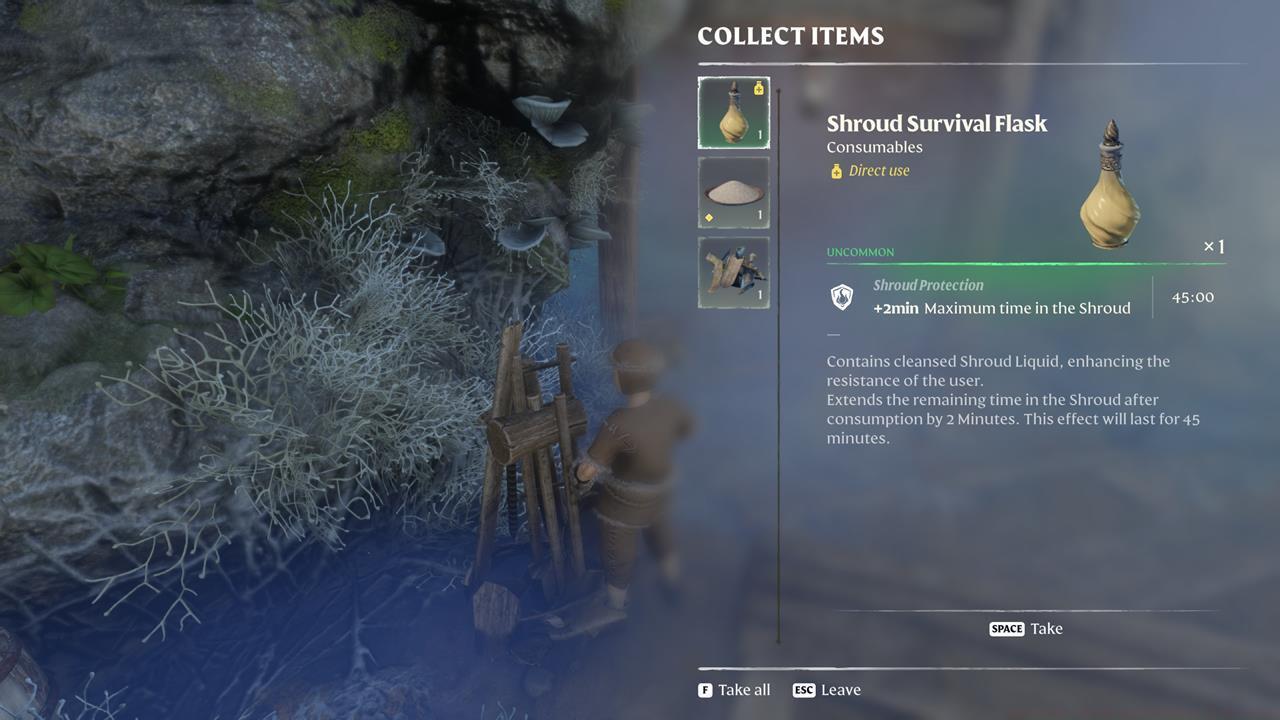
Task: Click the 45:00 duration timer
Action: click(1191, 296)
